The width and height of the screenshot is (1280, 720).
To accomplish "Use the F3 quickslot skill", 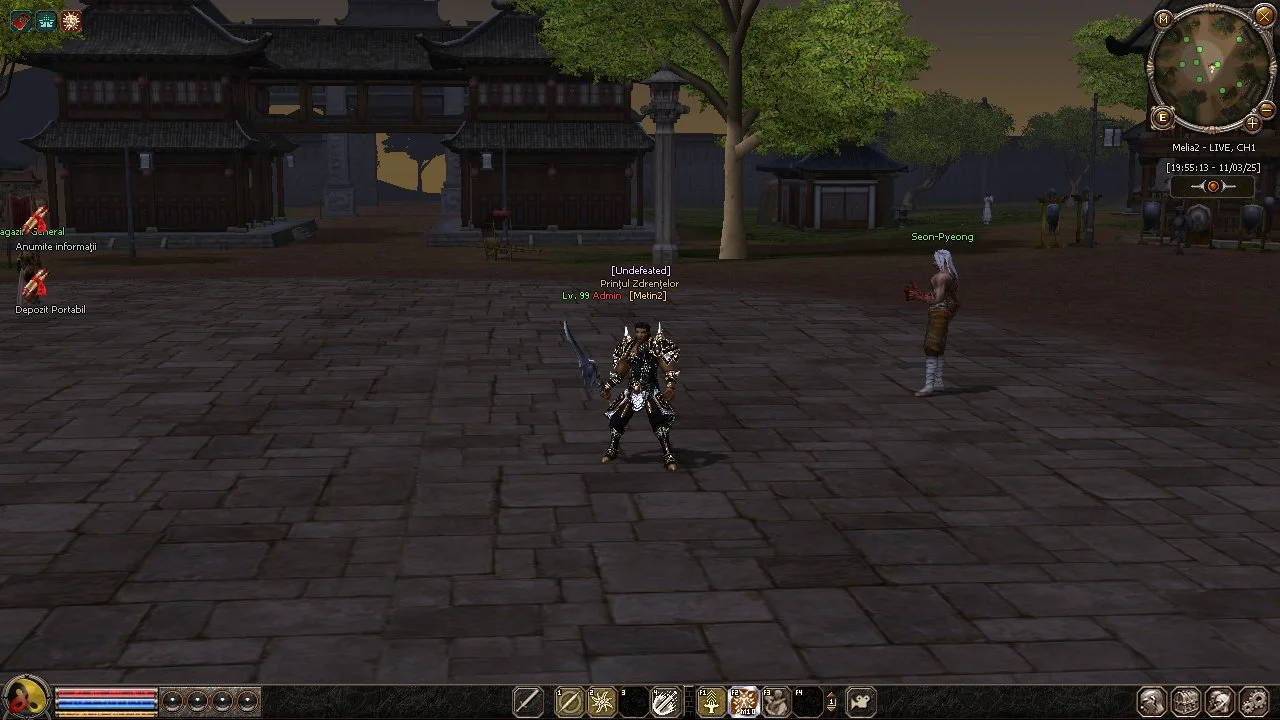I will click(x=775, y=702).
